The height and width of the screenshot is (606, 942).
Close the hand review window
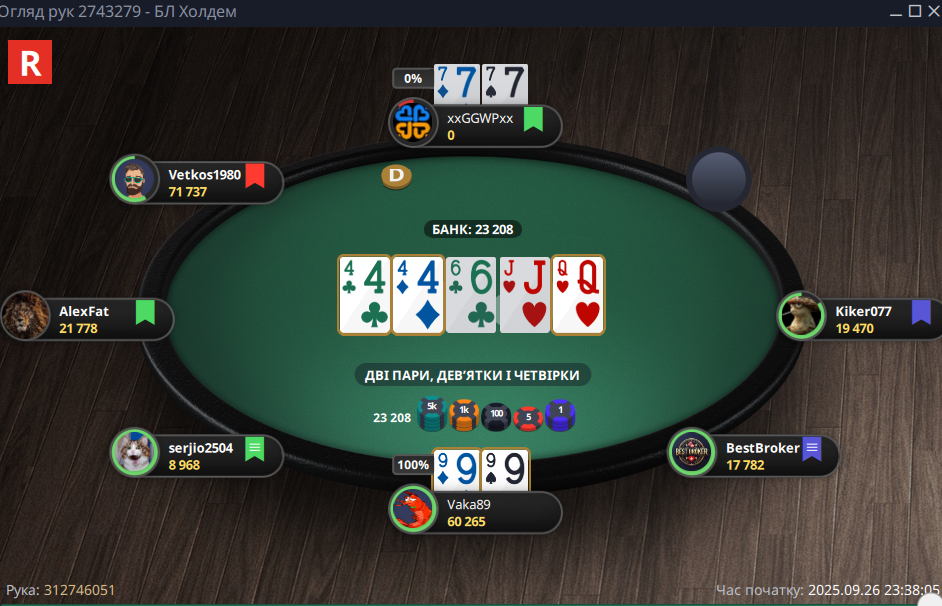coord(931,11)
